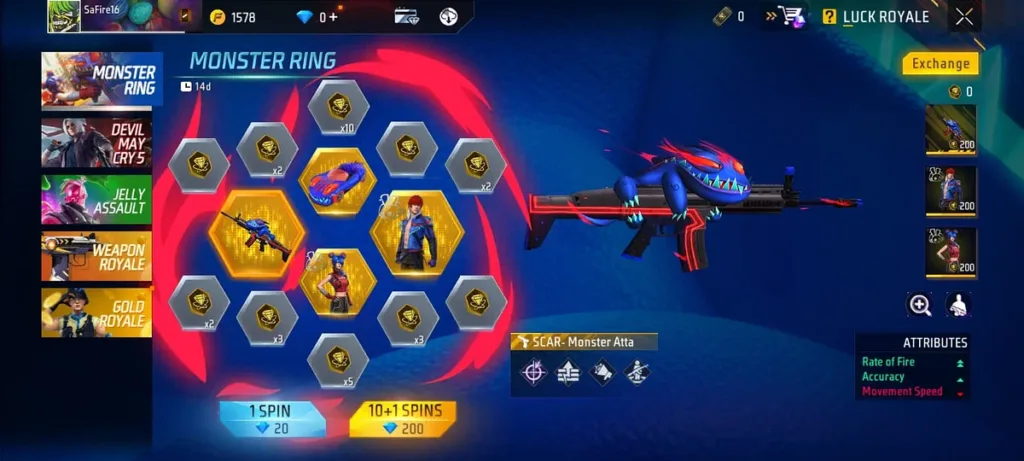Switch to the Monster Ring tab
The image size is (1024, 461).
tap(100, 80)
